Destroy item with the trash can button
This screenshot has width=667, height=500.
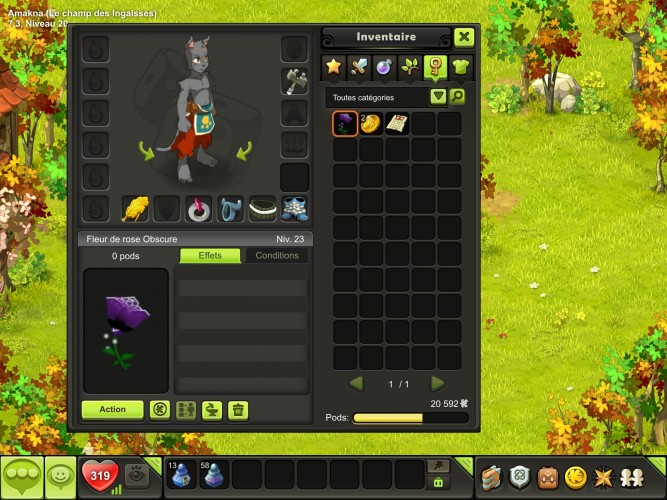(x=238, y=409)
